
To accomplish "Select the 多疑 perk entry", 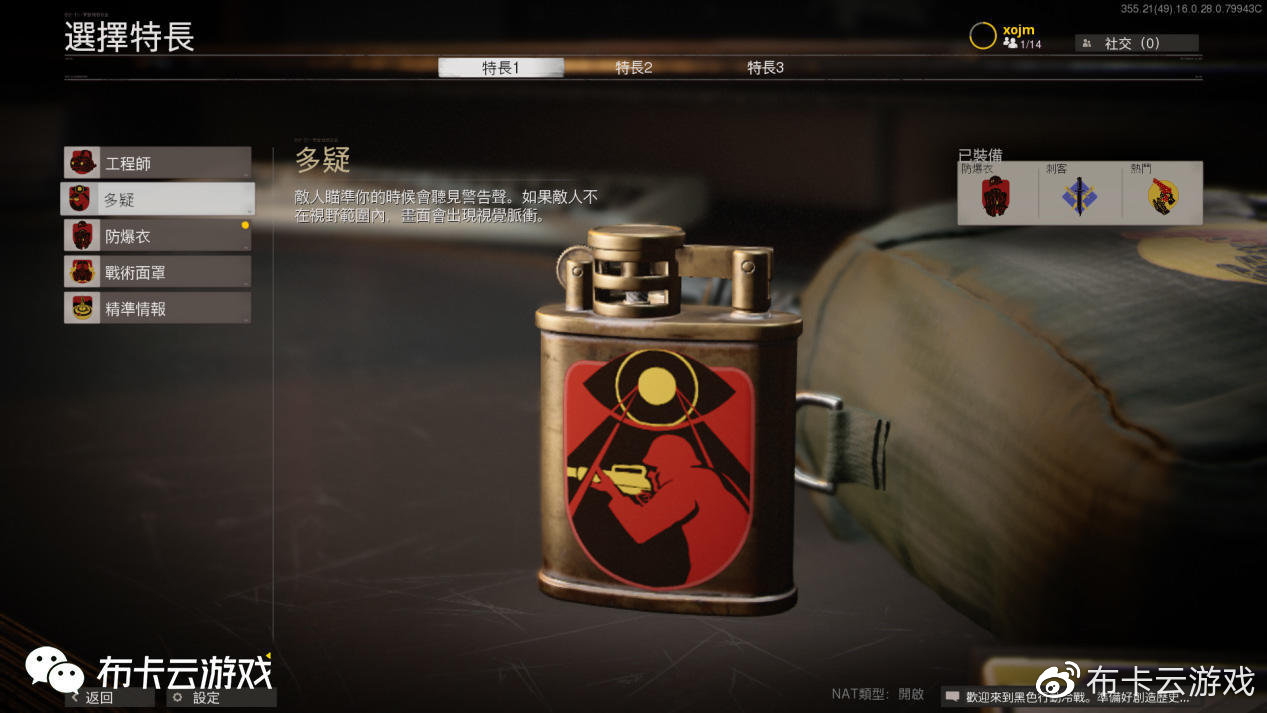I will click(157, 199).
